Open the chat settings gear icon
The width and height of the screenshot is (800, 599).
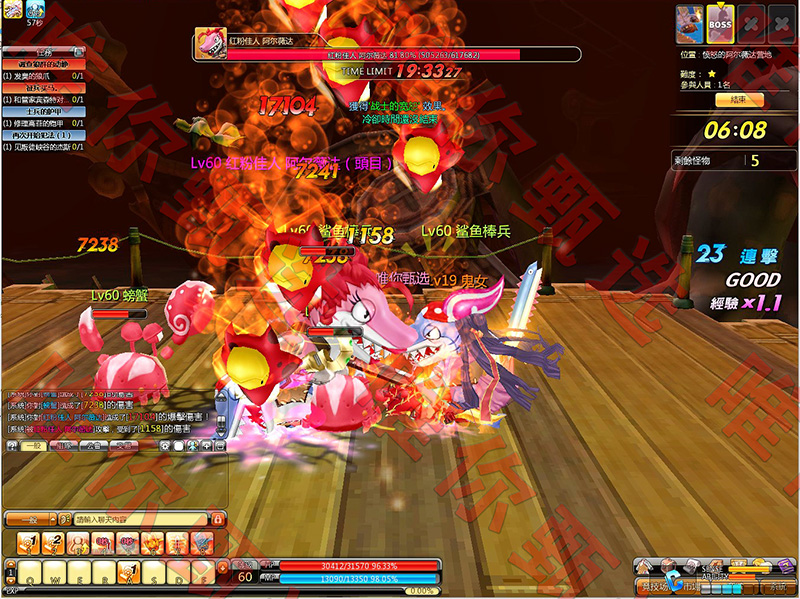[165, 445]
